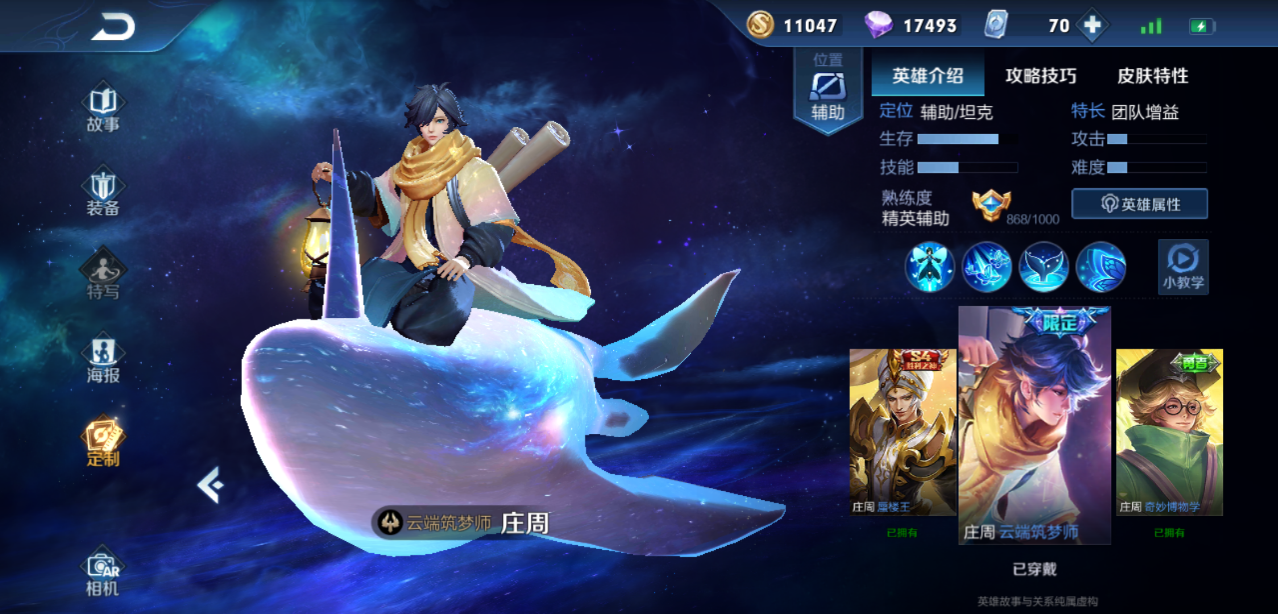Open the 特写 close-up view
The image size is (1278, 614).
coord(103,277)
